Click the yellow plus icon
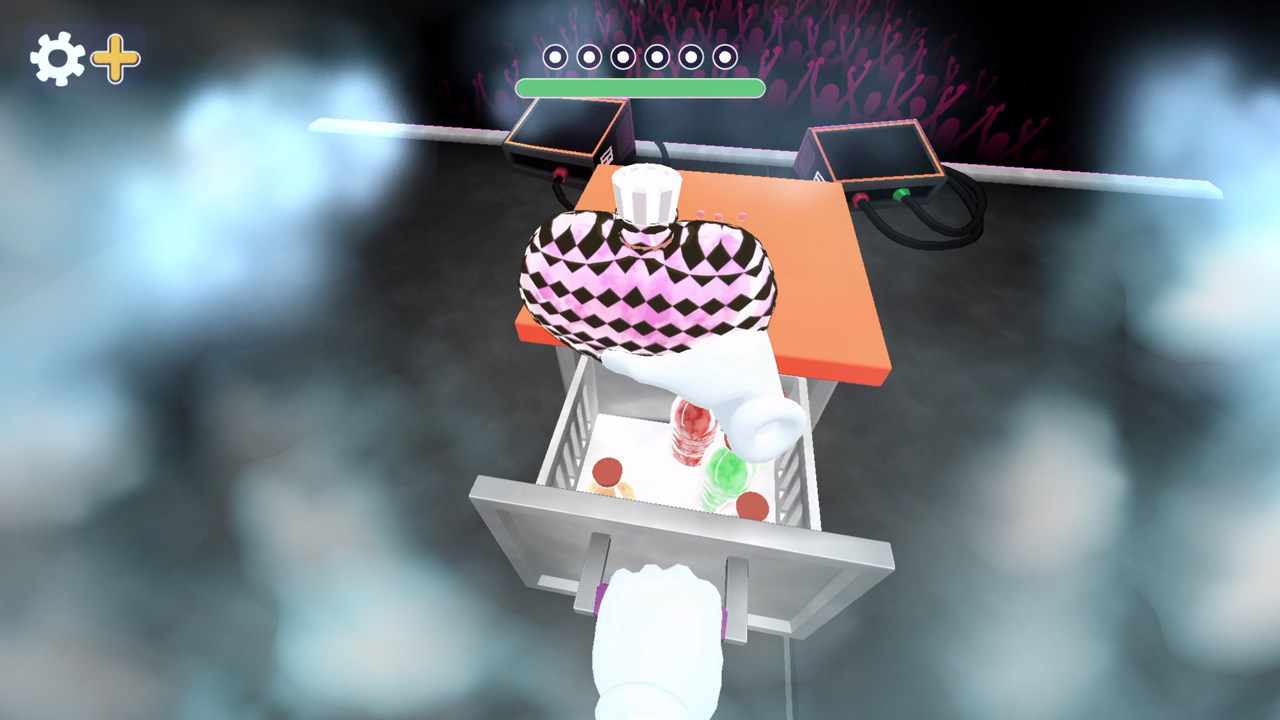The height and width of the screenshot is (720, 1280). click(114, 60)
